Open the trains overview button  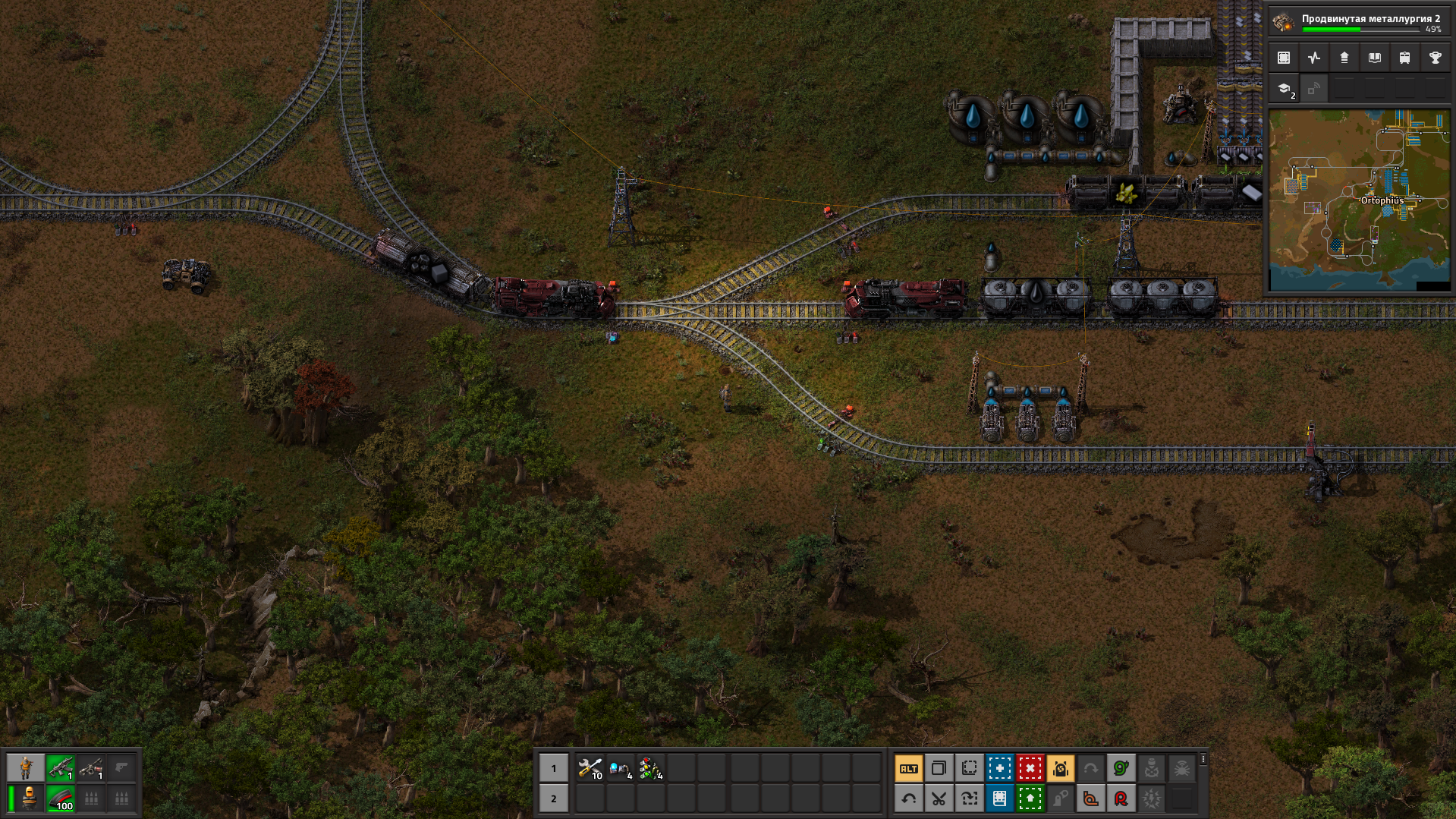point(1404,58)
